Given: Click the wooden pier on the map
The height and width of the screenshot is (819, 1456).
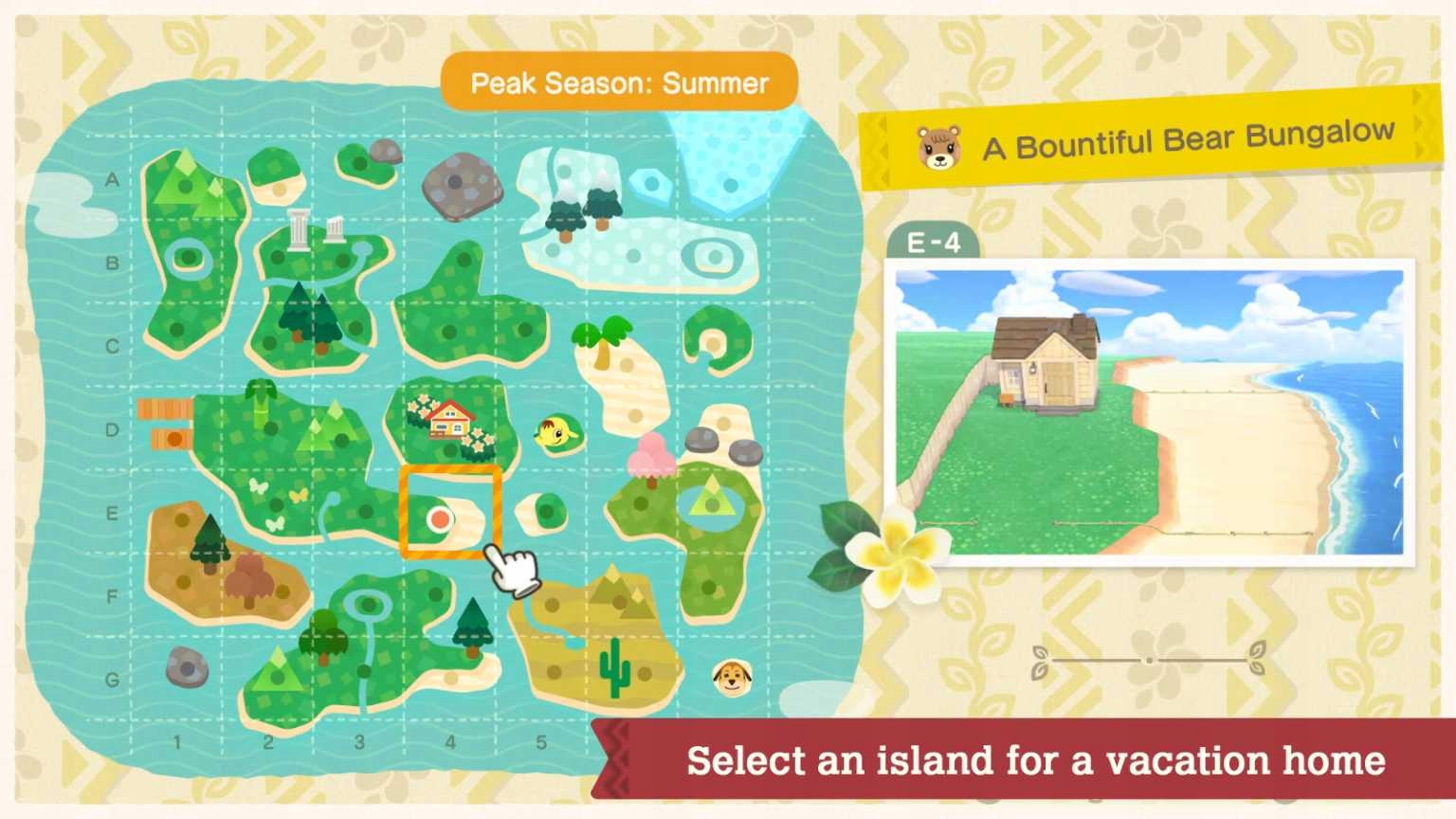Looking at the screenshot, I should (x=166, y=423).
